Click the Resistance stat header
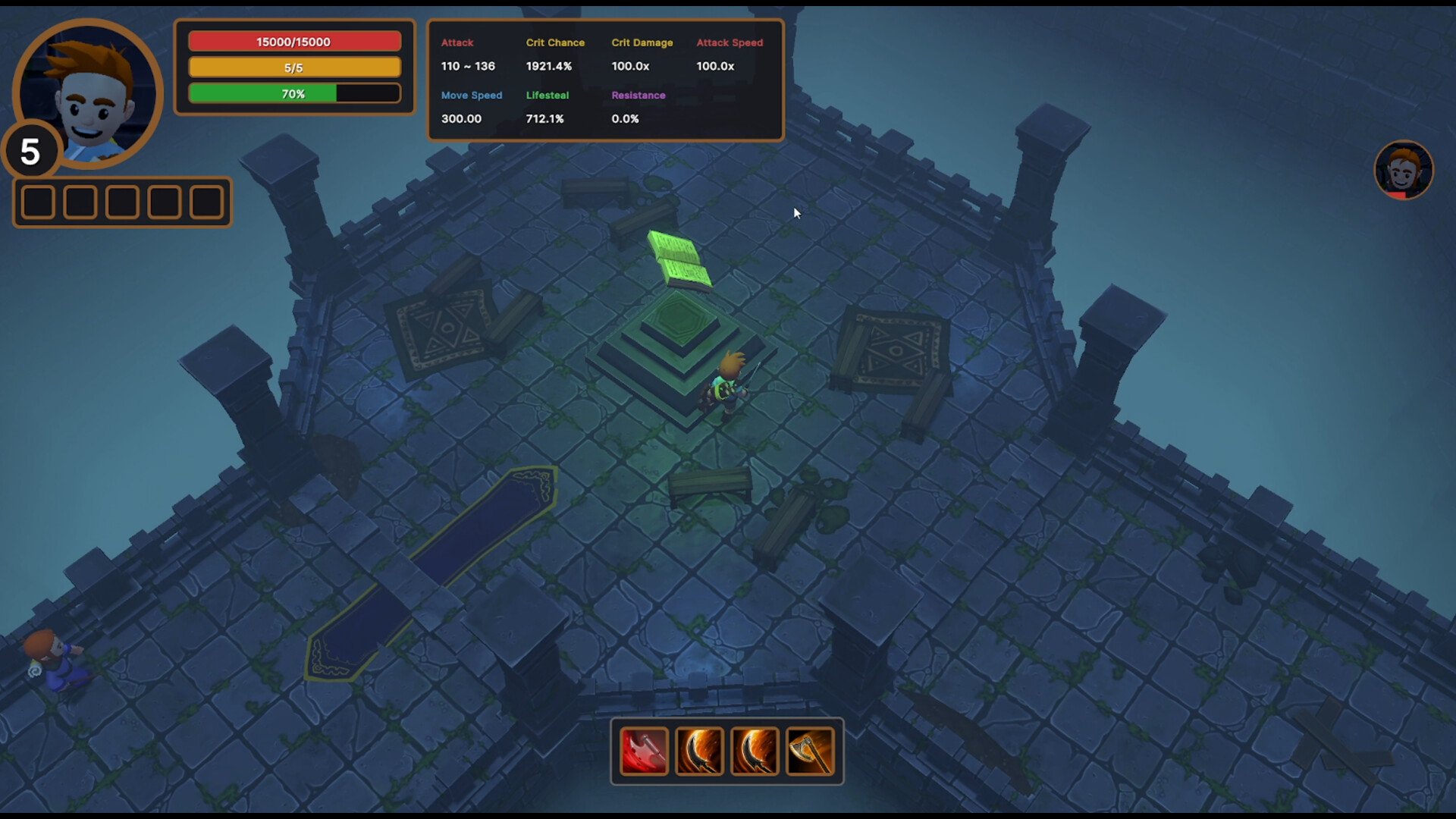The height and width of the screenshot is (819, 1456). [x=639, y=95]
